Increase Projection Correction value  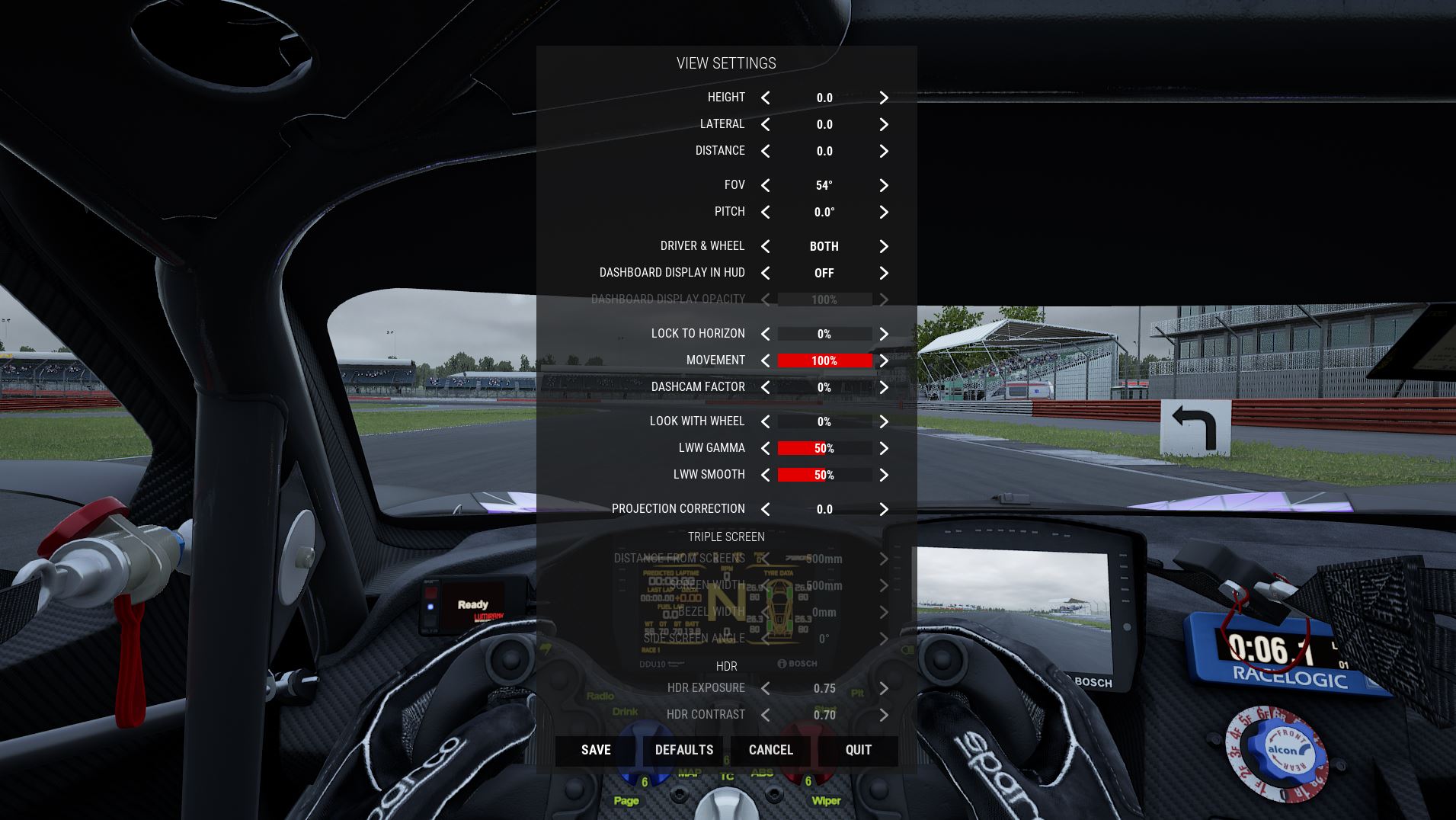(884, 509)
